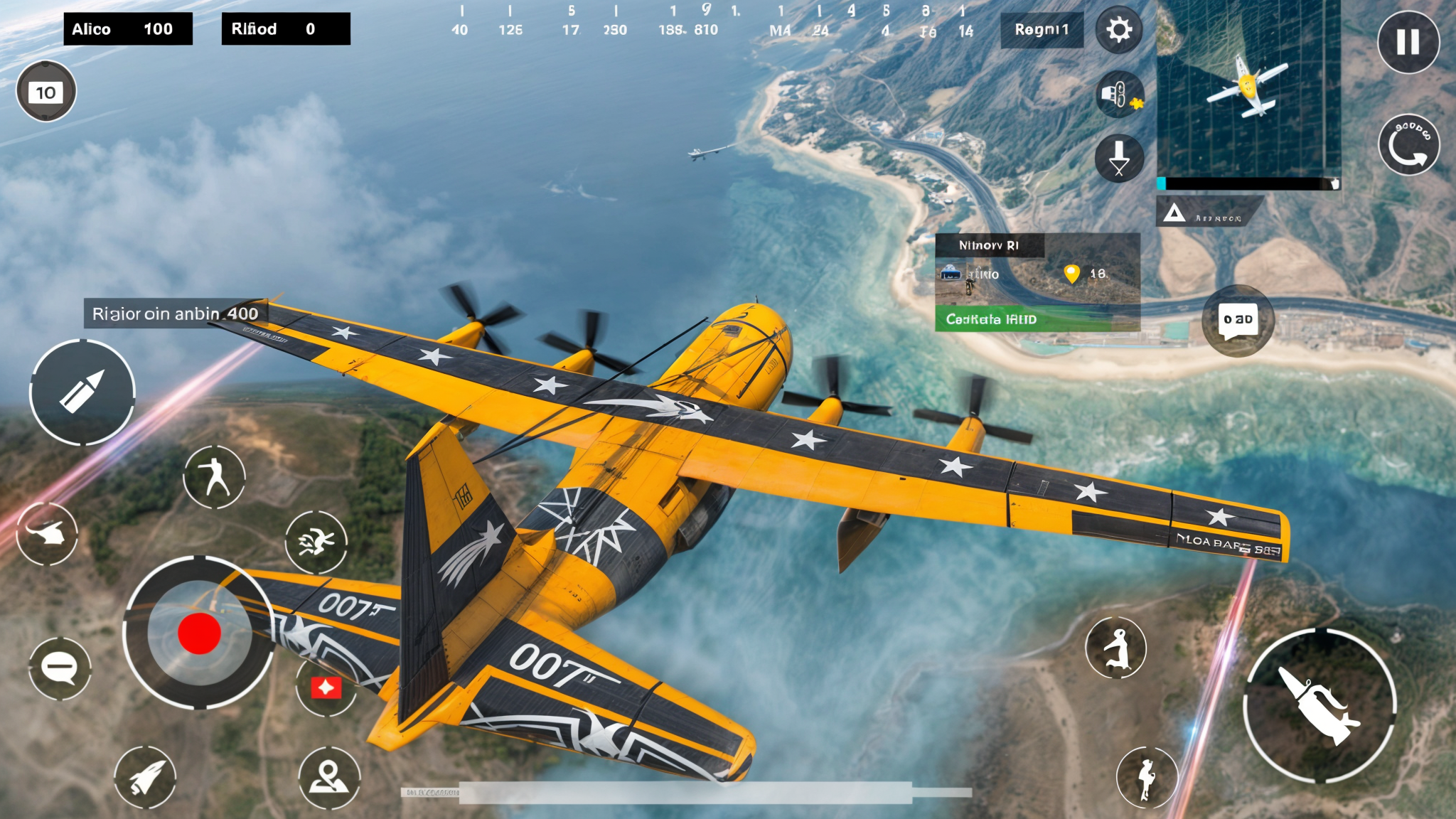Tap the jumping figure action button
Screen dimensions: 1456x819
click(1116, 648)
